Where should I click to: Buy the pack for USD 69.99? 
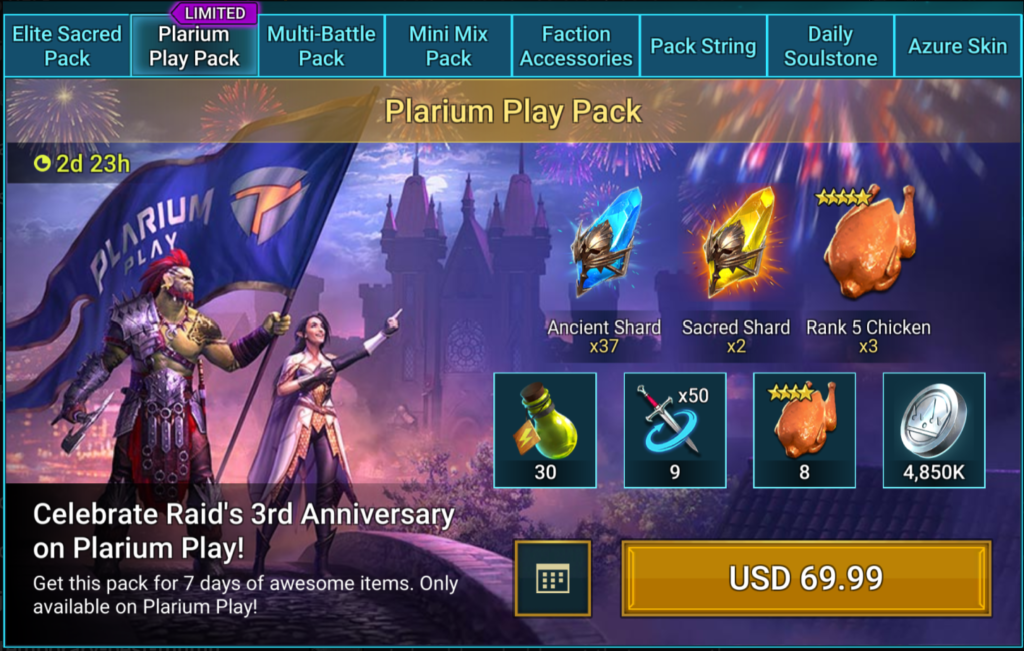[x=806, y=578]
